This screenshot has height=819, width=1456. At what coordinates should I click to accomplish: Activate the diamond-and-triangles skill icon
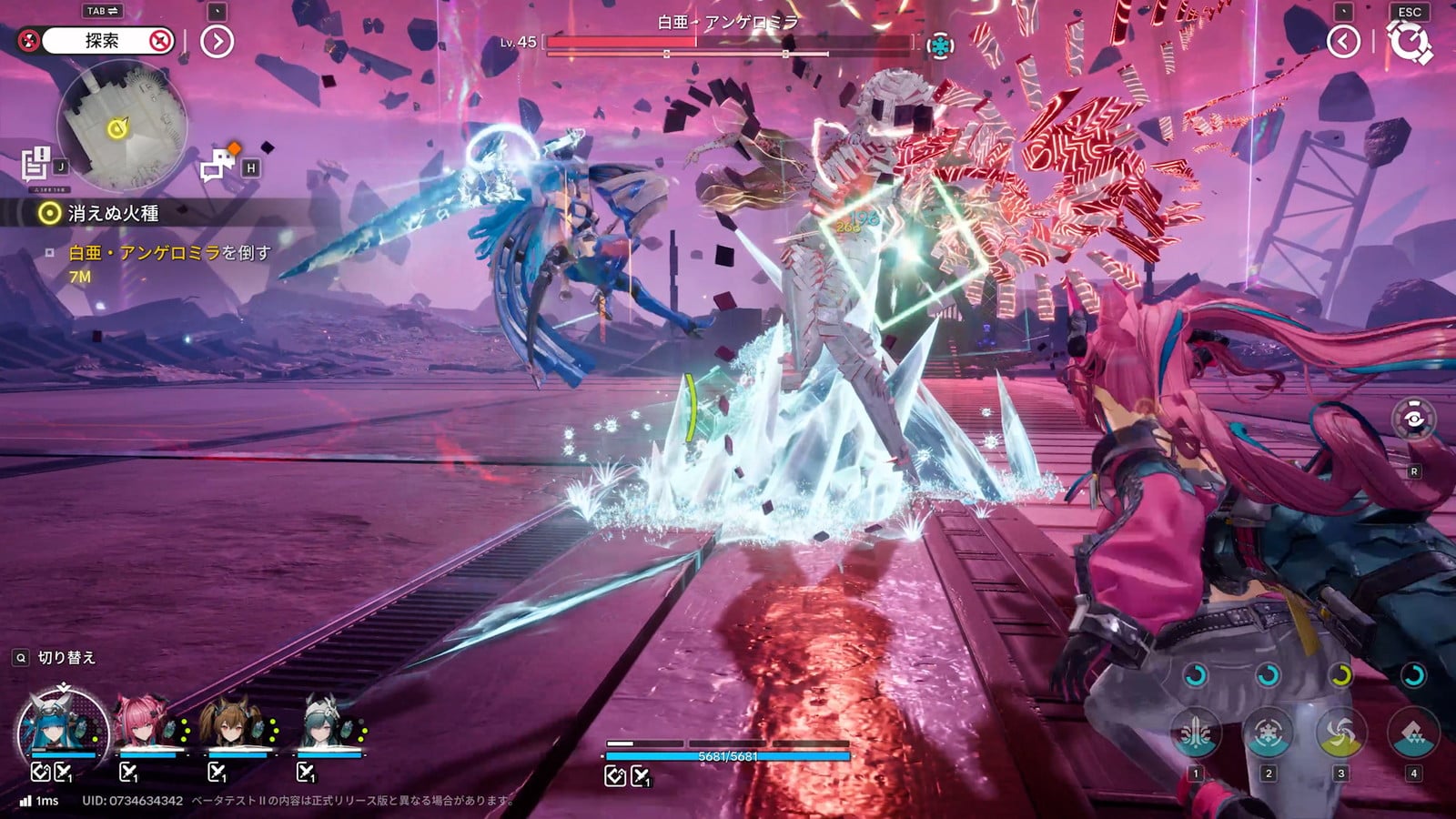[1412, 732]
